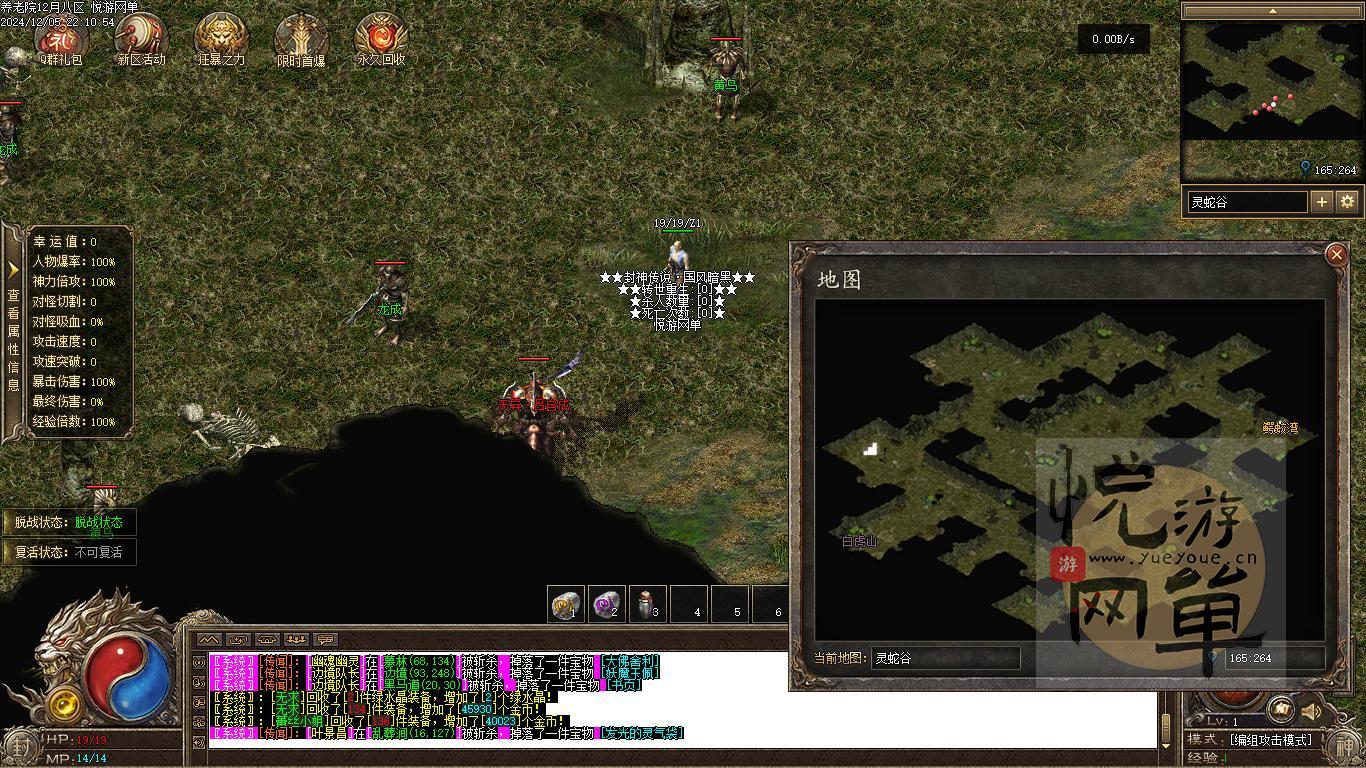This screenshot has width=1366, height=768.
Task: Use the yellow rune stone in hotbar slot 1
Action: 567,604
